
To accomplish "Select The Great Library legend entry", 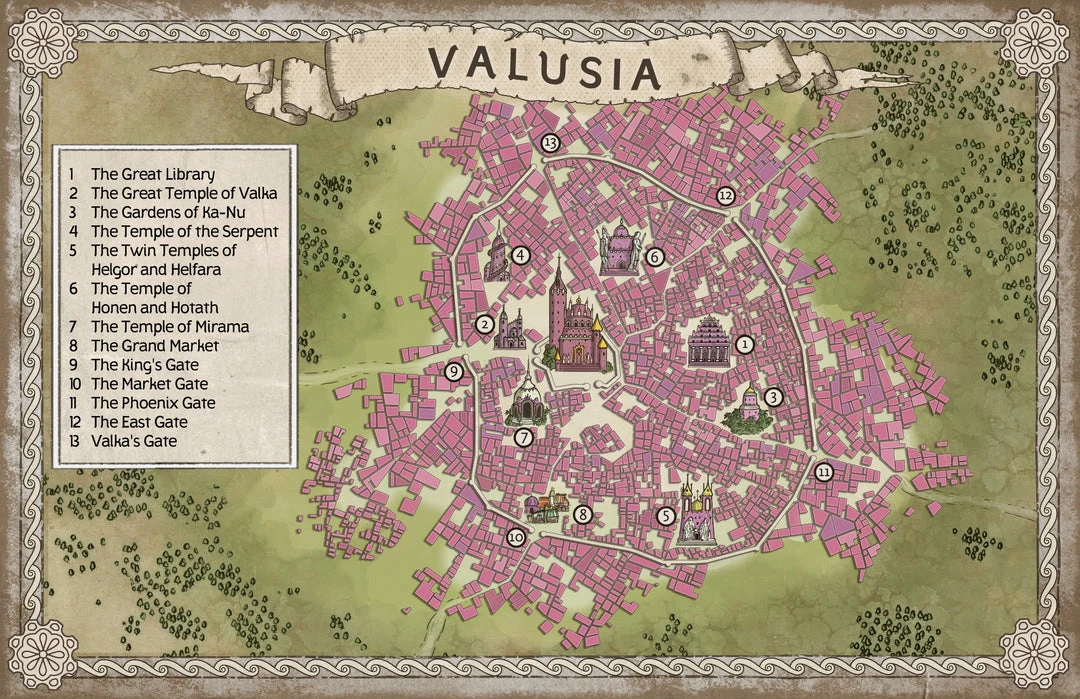I will coord(153,175).
